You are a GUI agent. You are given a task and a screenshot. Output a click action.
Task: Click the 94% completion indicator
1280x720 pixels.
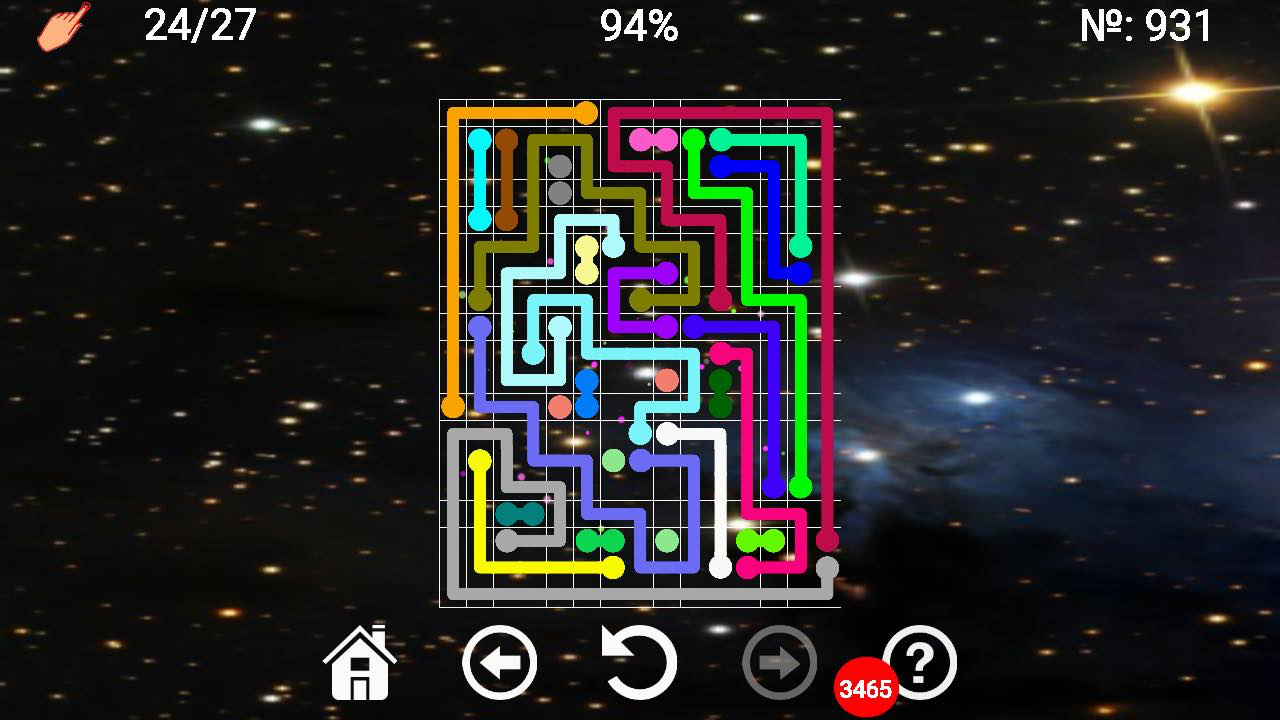(639, 25)
